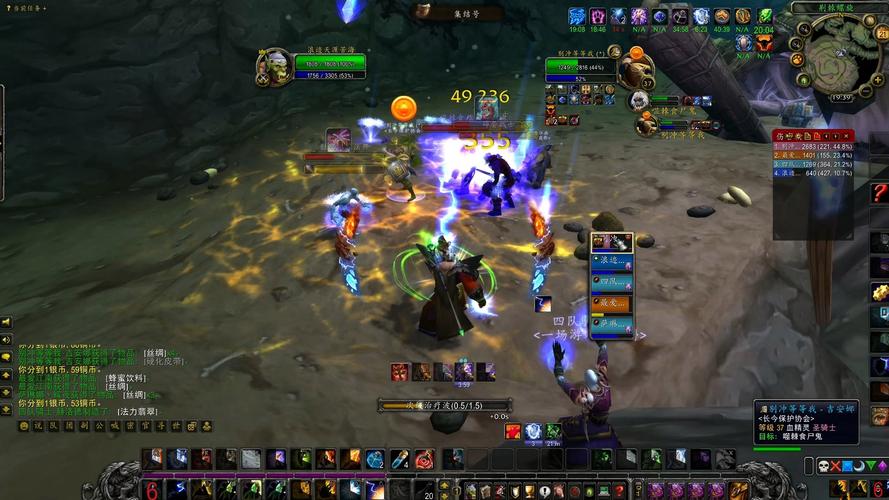Select the top row in damage meter
Screen dimensions: 889x500
coord(812,146)
